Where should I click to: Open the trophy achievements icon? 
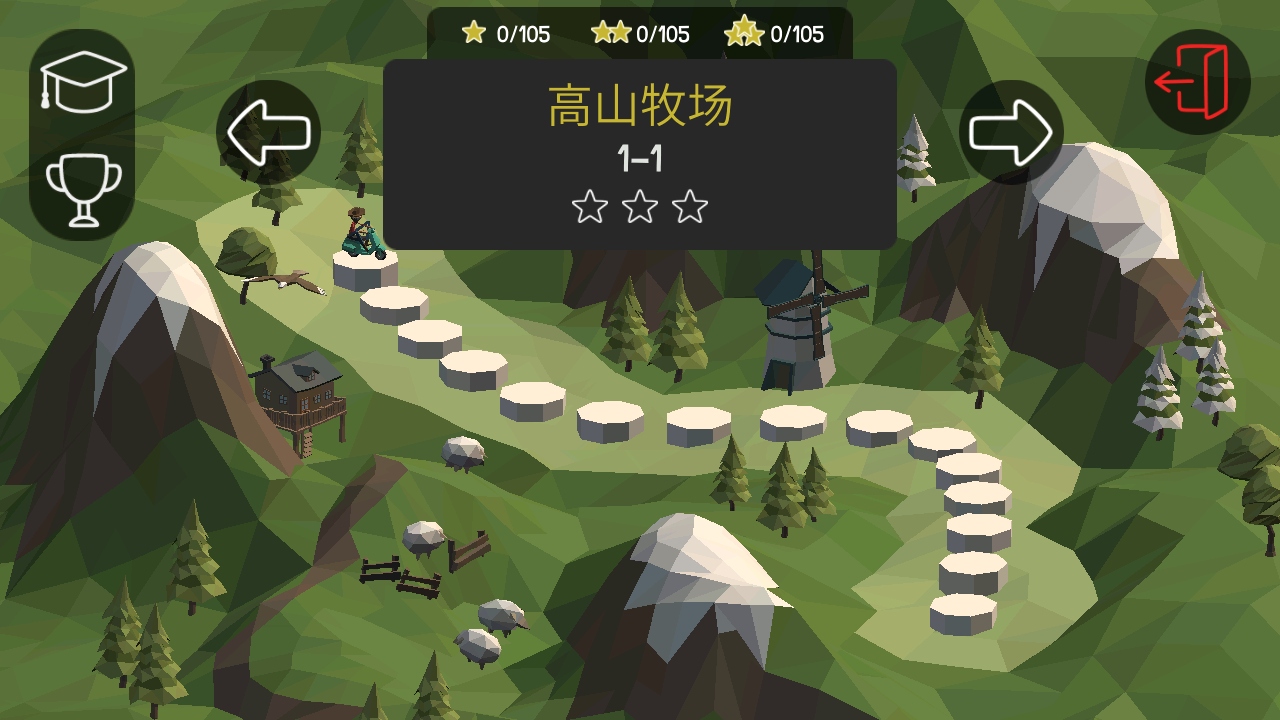[84, 187]
